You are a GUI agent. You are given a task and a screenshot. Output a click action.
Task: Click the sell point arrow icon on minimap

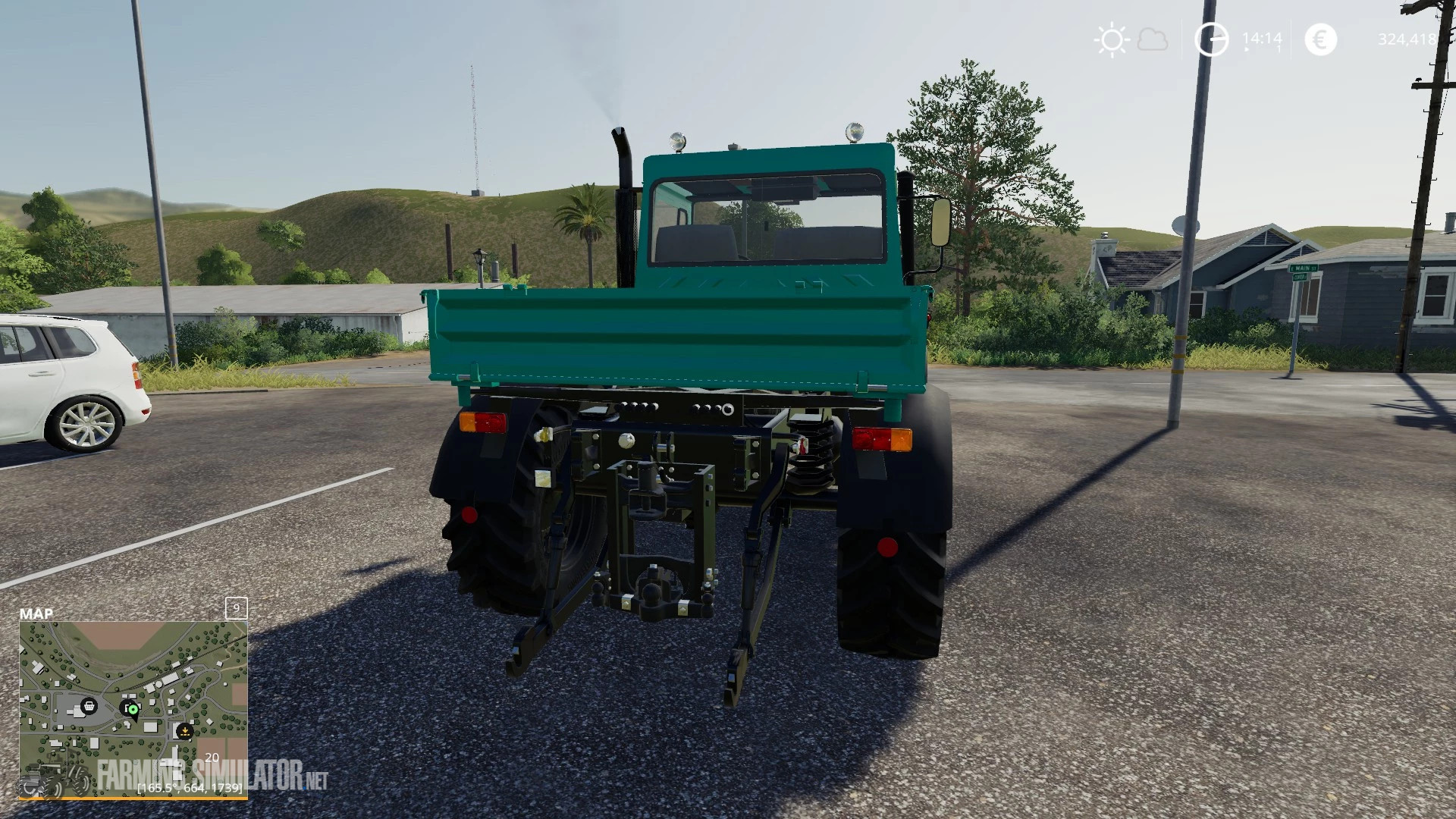pyautogui.click(x=184, y=732)
